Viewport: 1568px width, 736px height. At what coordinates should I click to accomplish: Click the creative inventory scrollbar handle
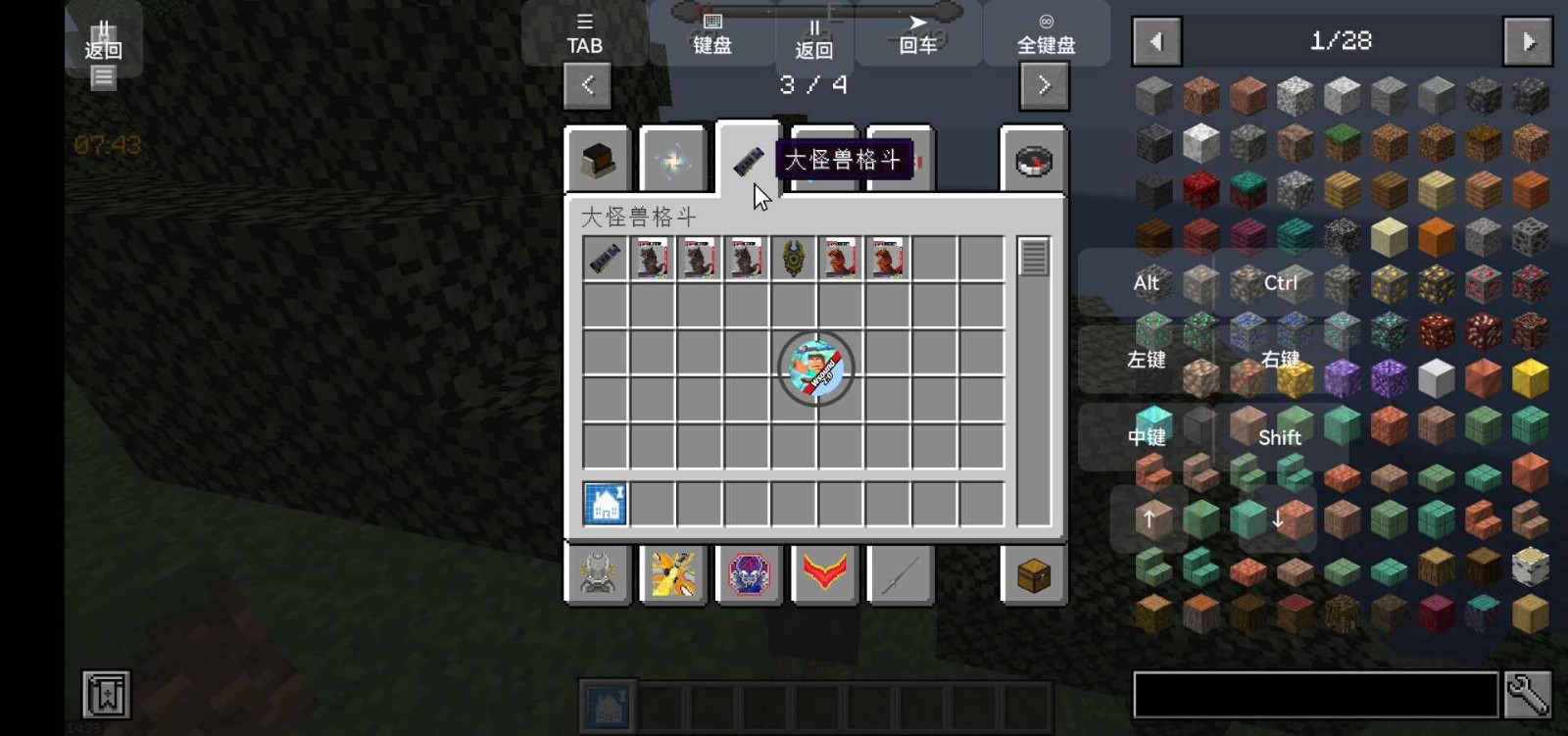(1033, 259)
